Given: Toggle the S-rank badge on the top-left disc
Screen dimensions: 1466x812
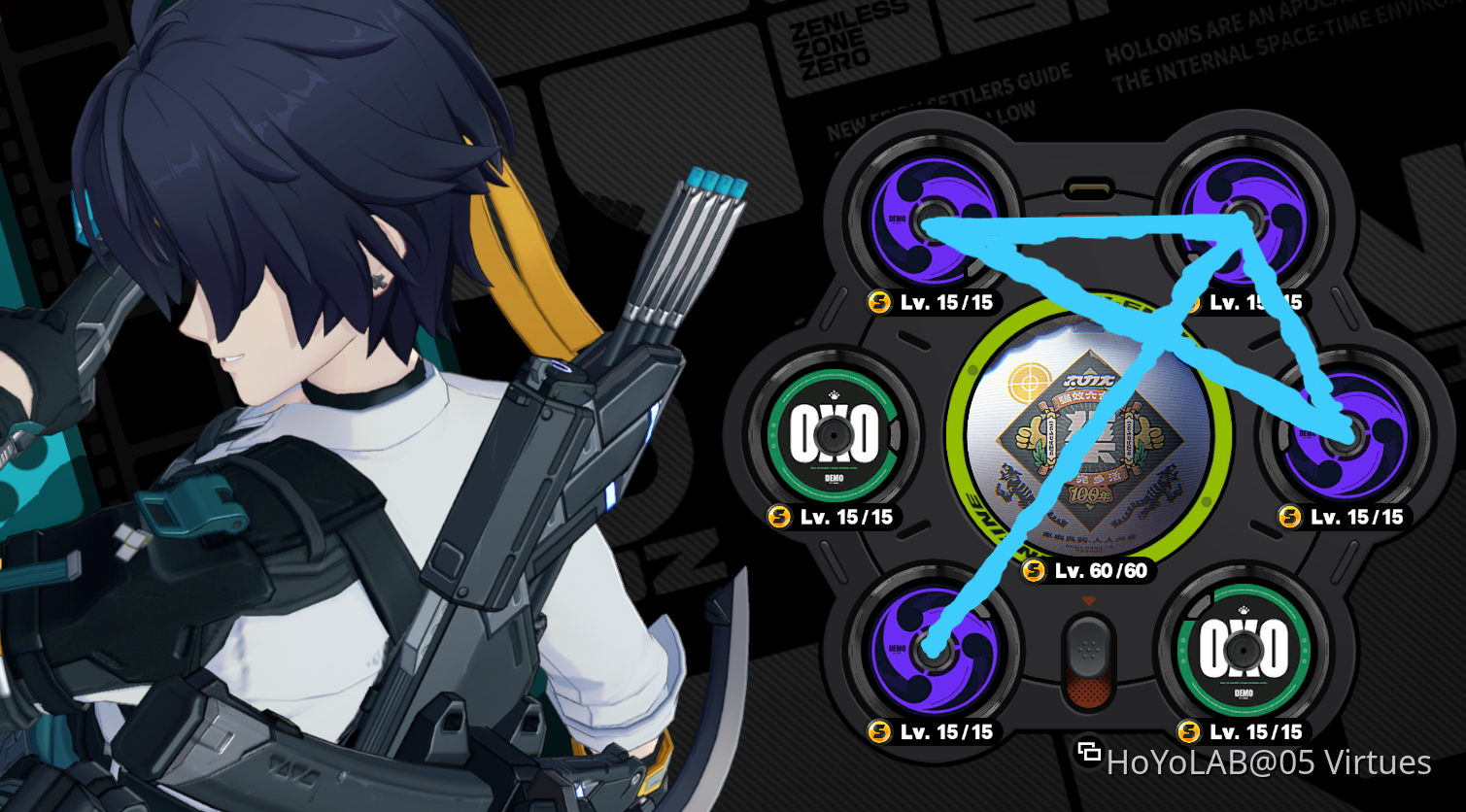Looking at the screenshot, I should 877,302.
